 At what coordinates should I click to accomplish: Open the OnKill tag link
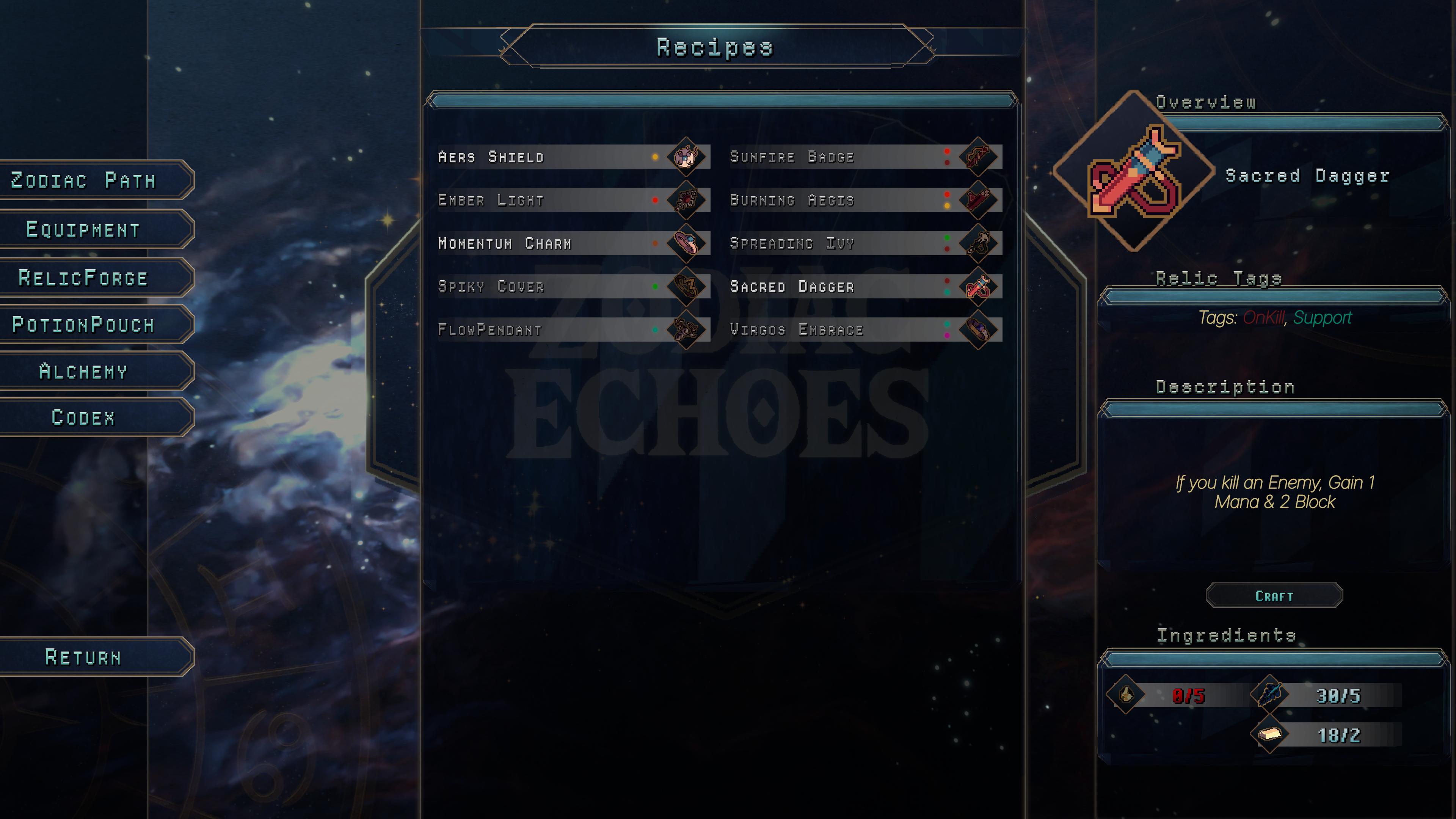pyautogui.click(x=1265, y=318)
